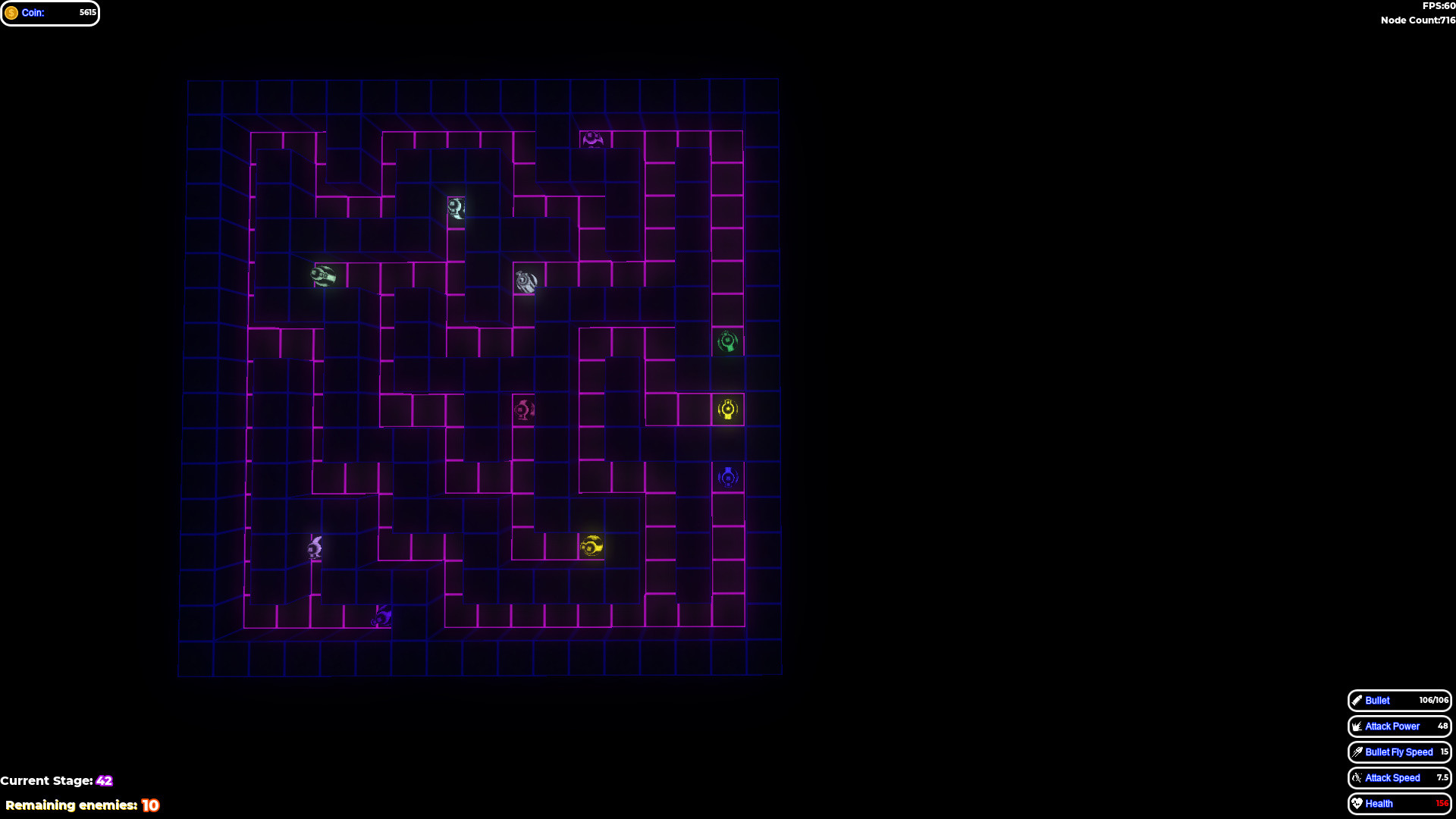Open the Bullet upgrade panel showing 106/106
Viewport: 1456px width, 819px height.
[1399, 701]
